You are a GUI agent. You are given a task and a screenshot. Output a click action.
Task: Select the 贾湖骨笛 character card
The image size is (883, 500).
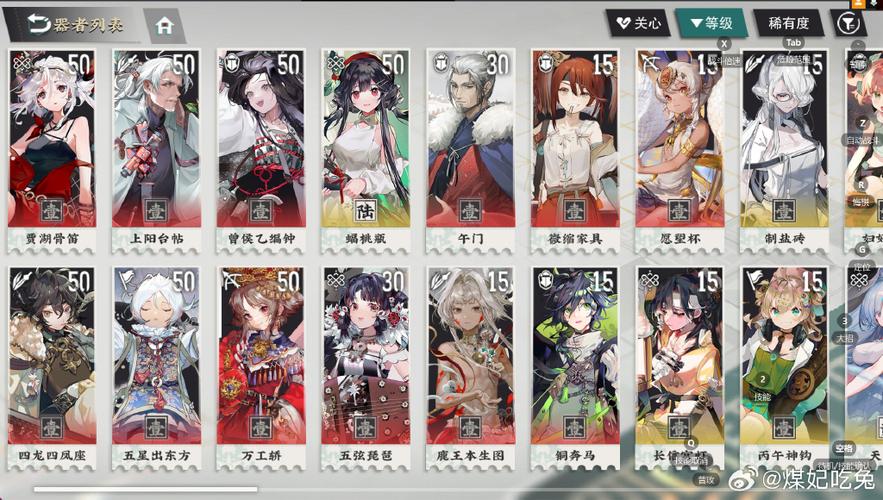pyautogui.click(x=52, y=150)
